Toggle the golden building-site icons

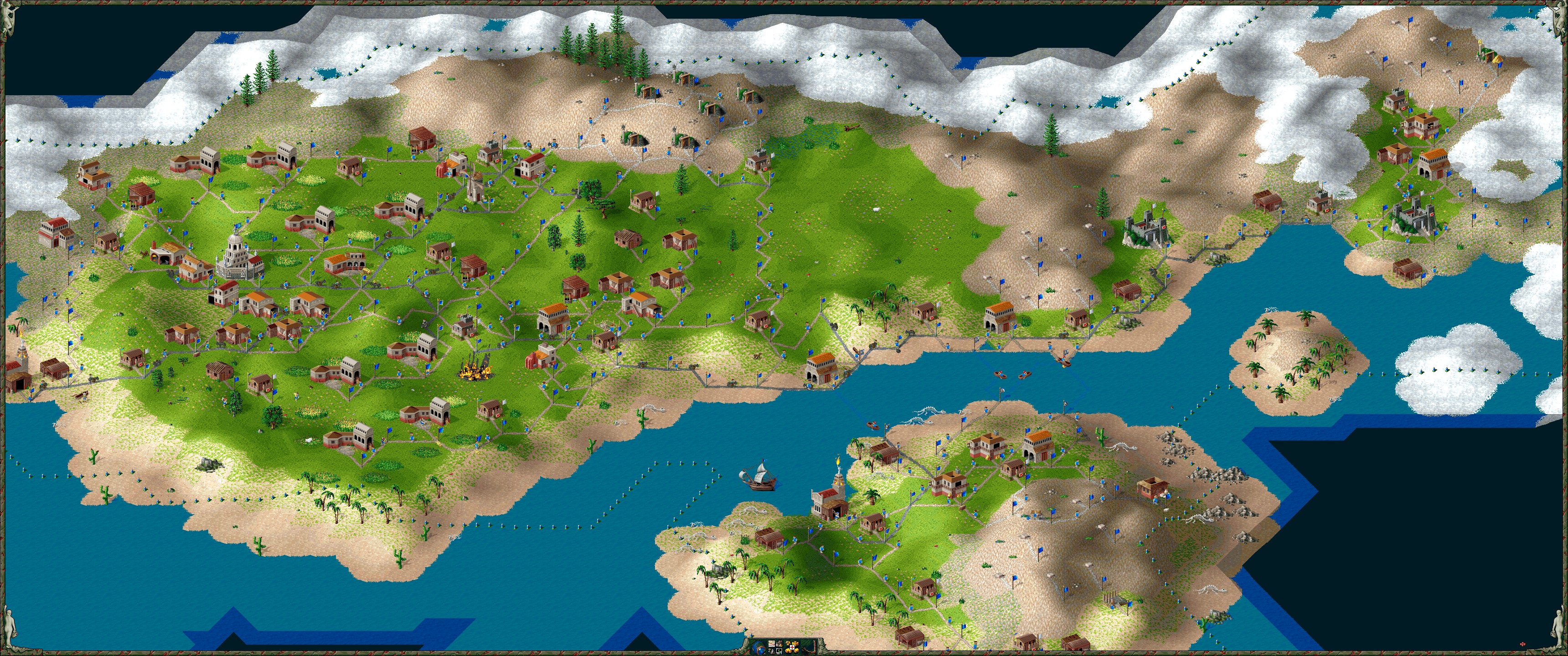792,648
